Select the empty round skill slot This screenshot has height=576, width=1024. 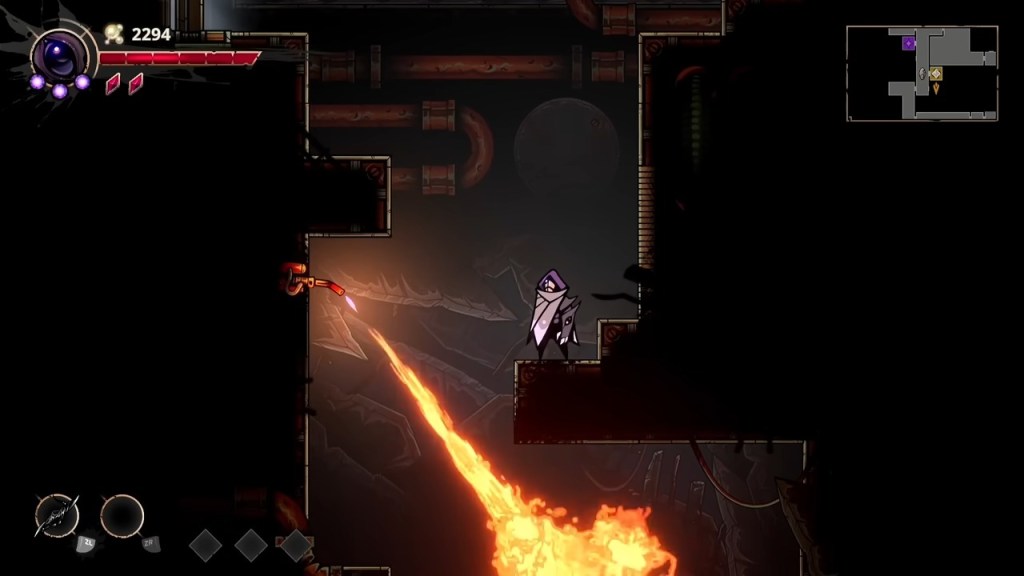(x=122, y=516)
